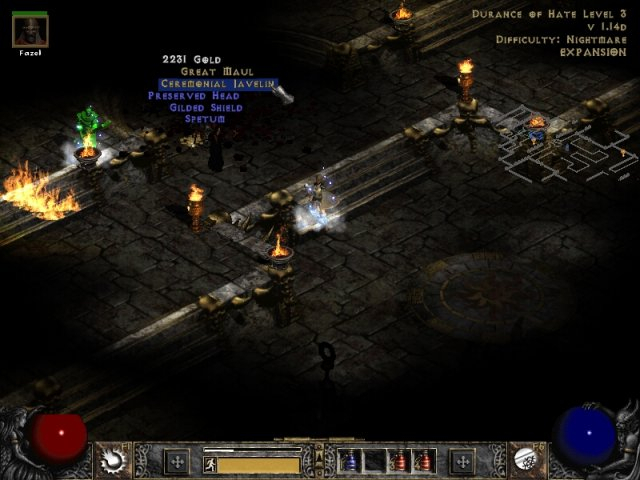640x480 pixels.
Task: Open the left-click attack skill icon
Action: point(113,461)
